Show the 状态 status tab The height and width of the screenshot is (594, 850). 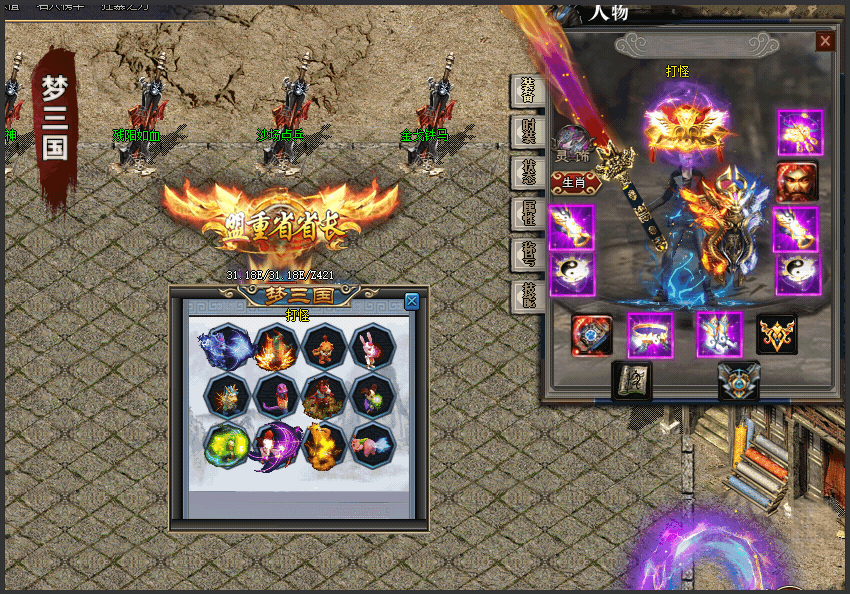coord(526,172)
